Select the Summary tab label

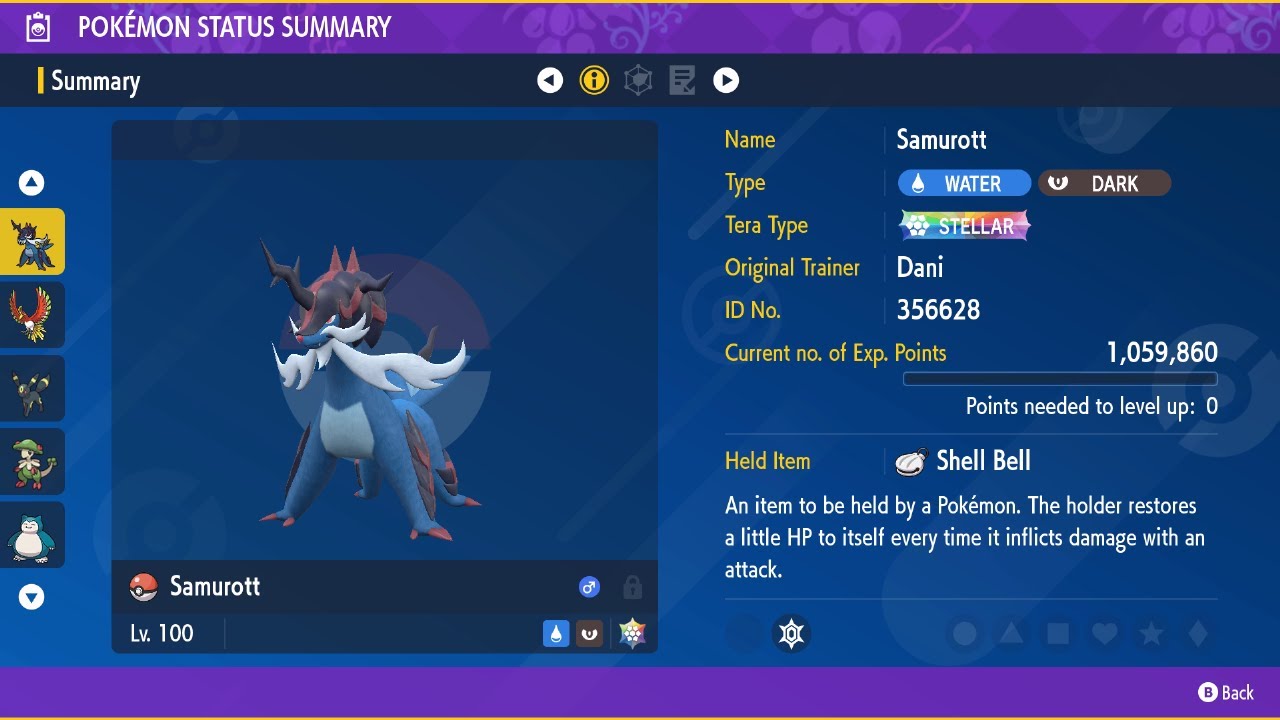click(97, 81)
